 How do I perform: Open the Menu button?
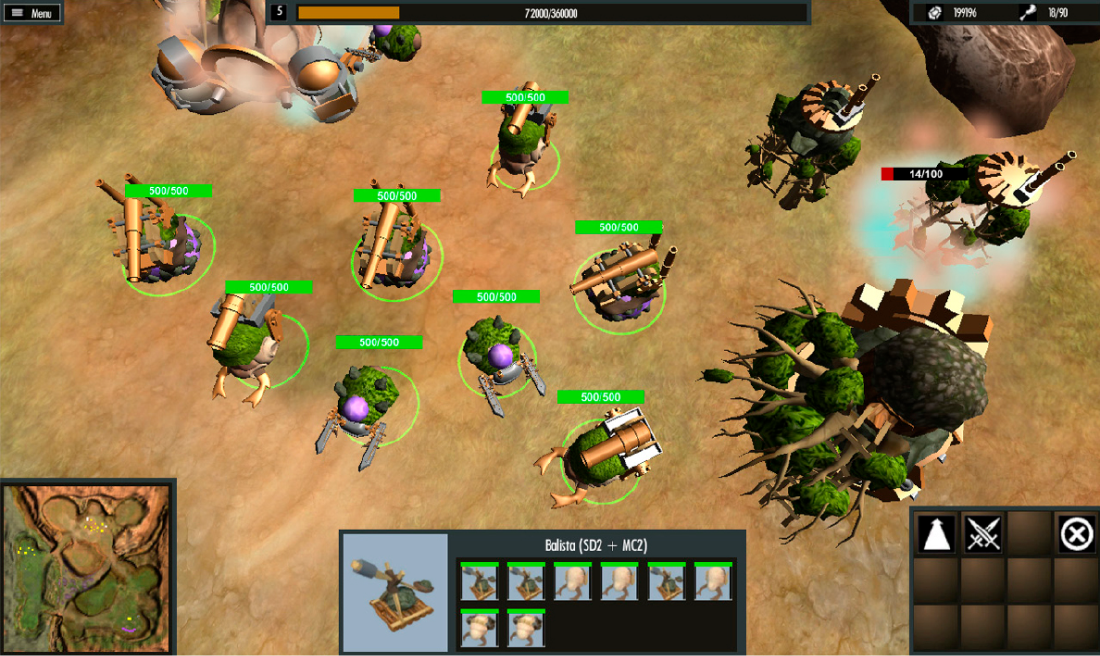(x=32, y=13)
